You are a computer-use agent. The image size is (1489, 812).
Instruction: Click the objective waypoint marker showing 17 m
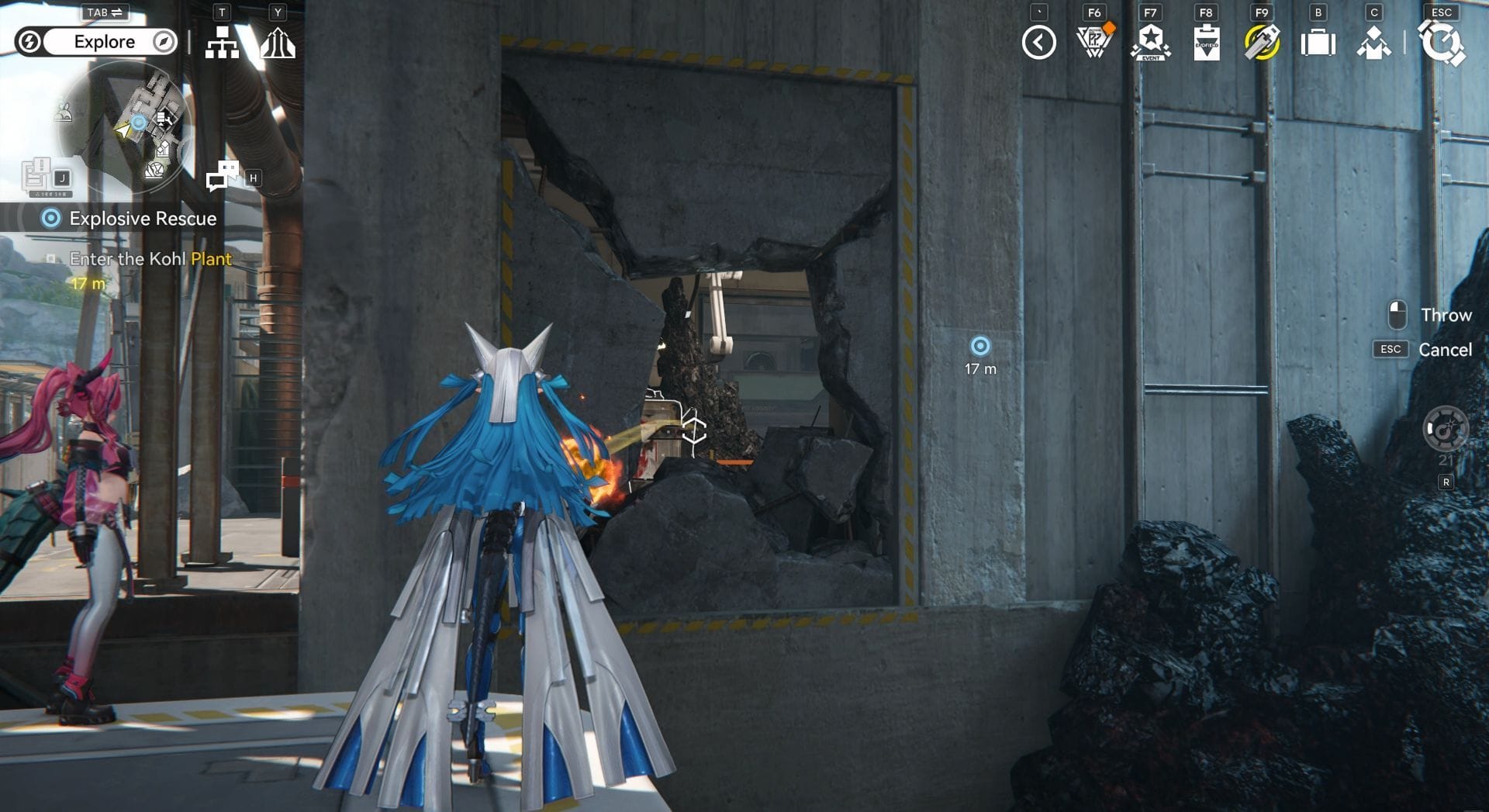980,346
